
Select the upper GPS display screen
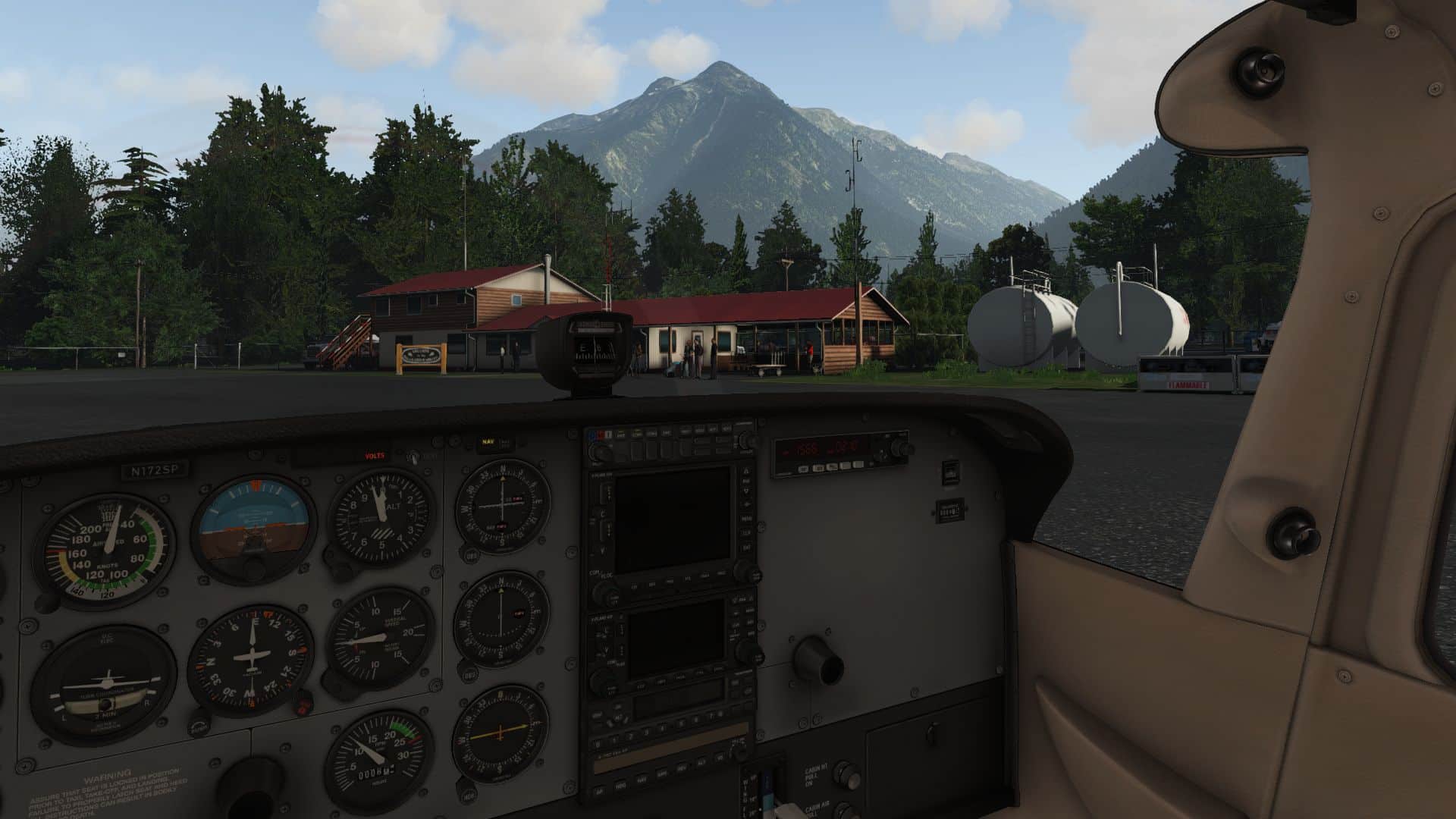673,519
